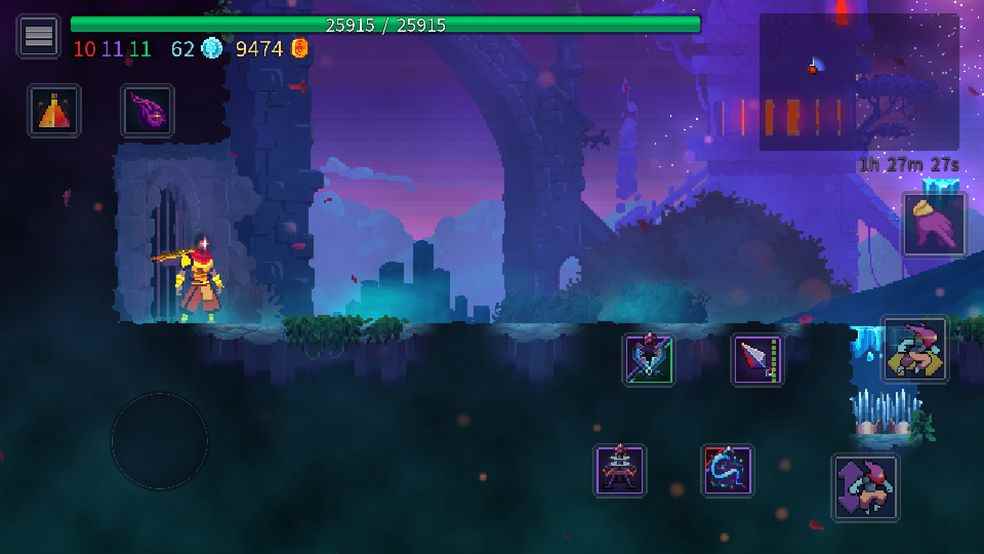Tap the purple flame amulet icon
984x554 pixels.
pyautogui.click(x=148, y=110)
